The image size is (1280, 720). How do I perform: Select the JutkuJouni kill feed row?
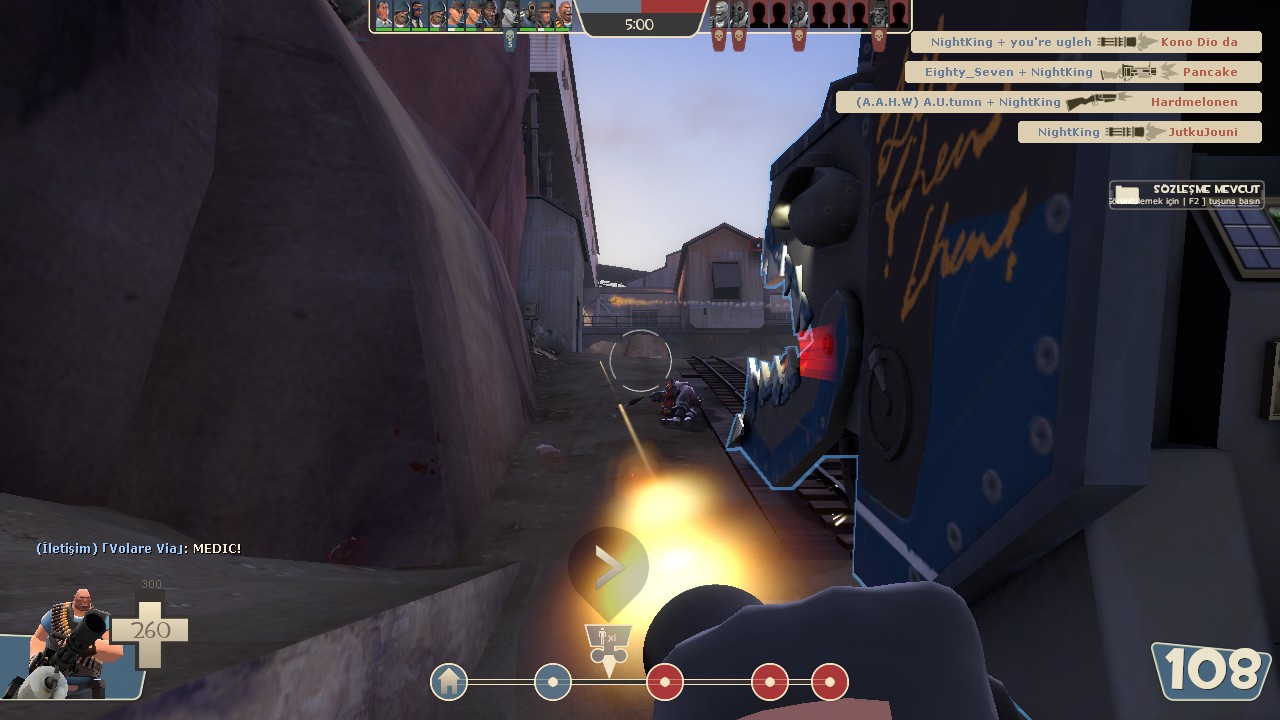coord(1139,132)
